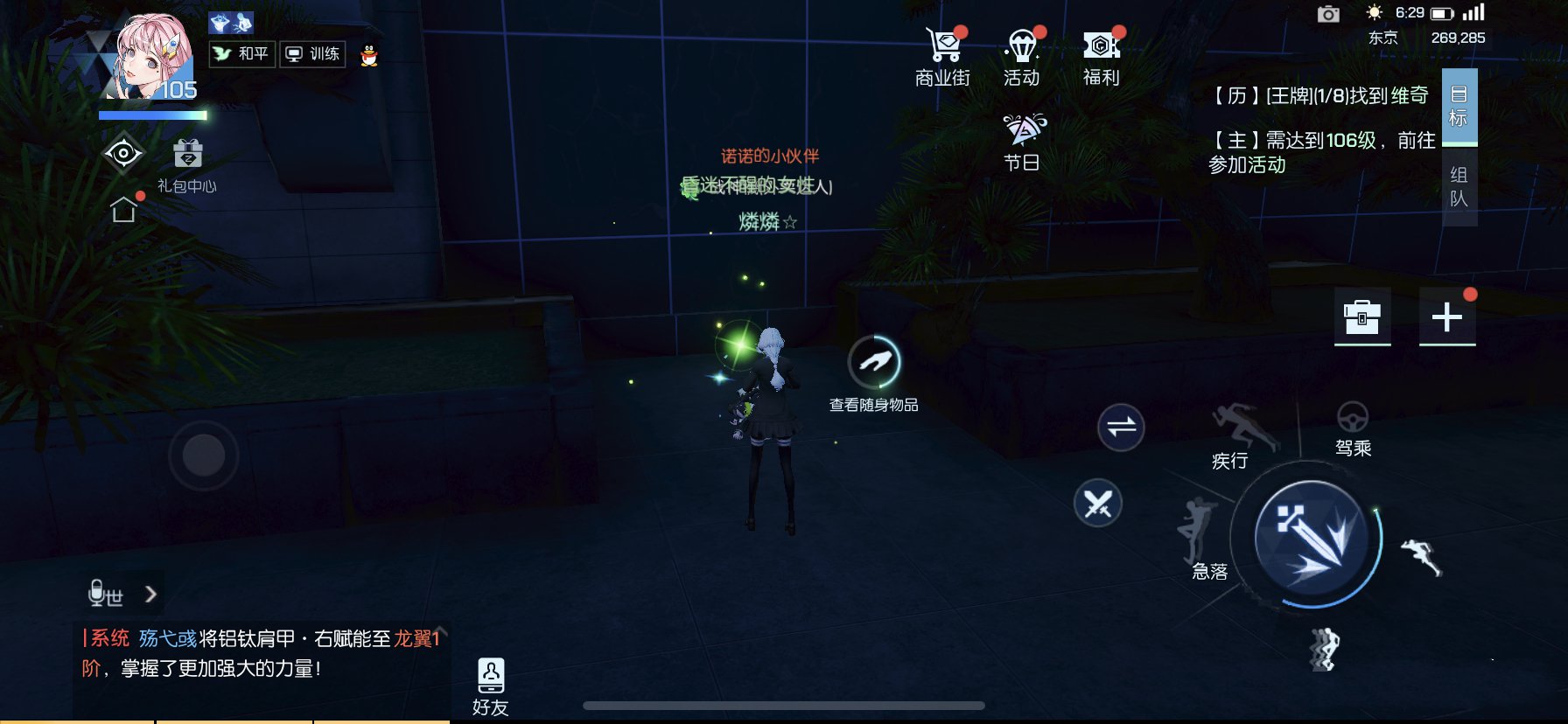Screen dimensions: 1568x724
Task: Activate the 疾行 sprint icon
Action: point(1241,428)
